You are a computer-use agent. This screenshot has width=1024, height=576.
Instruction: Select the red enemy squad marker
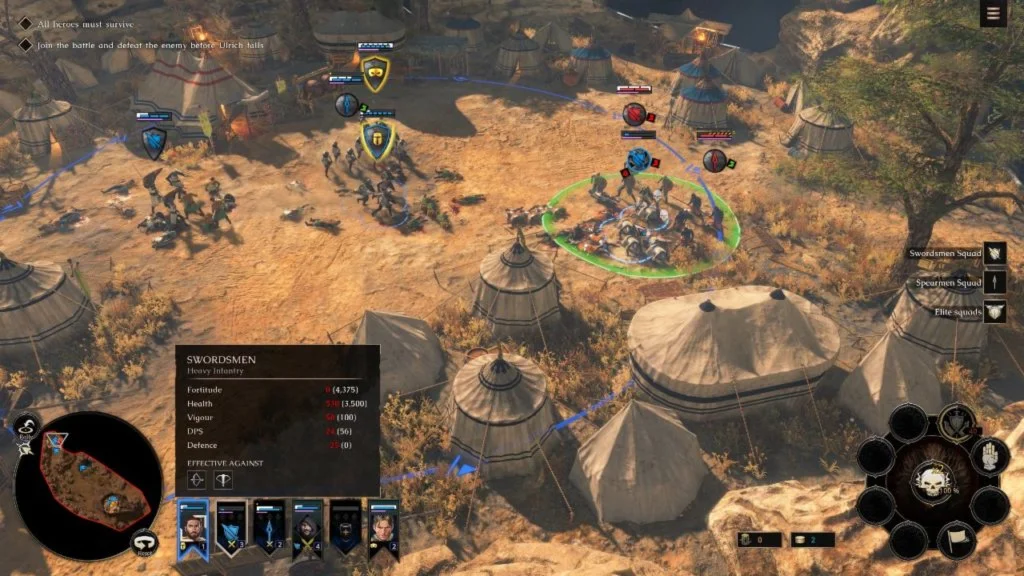point(634,114)
